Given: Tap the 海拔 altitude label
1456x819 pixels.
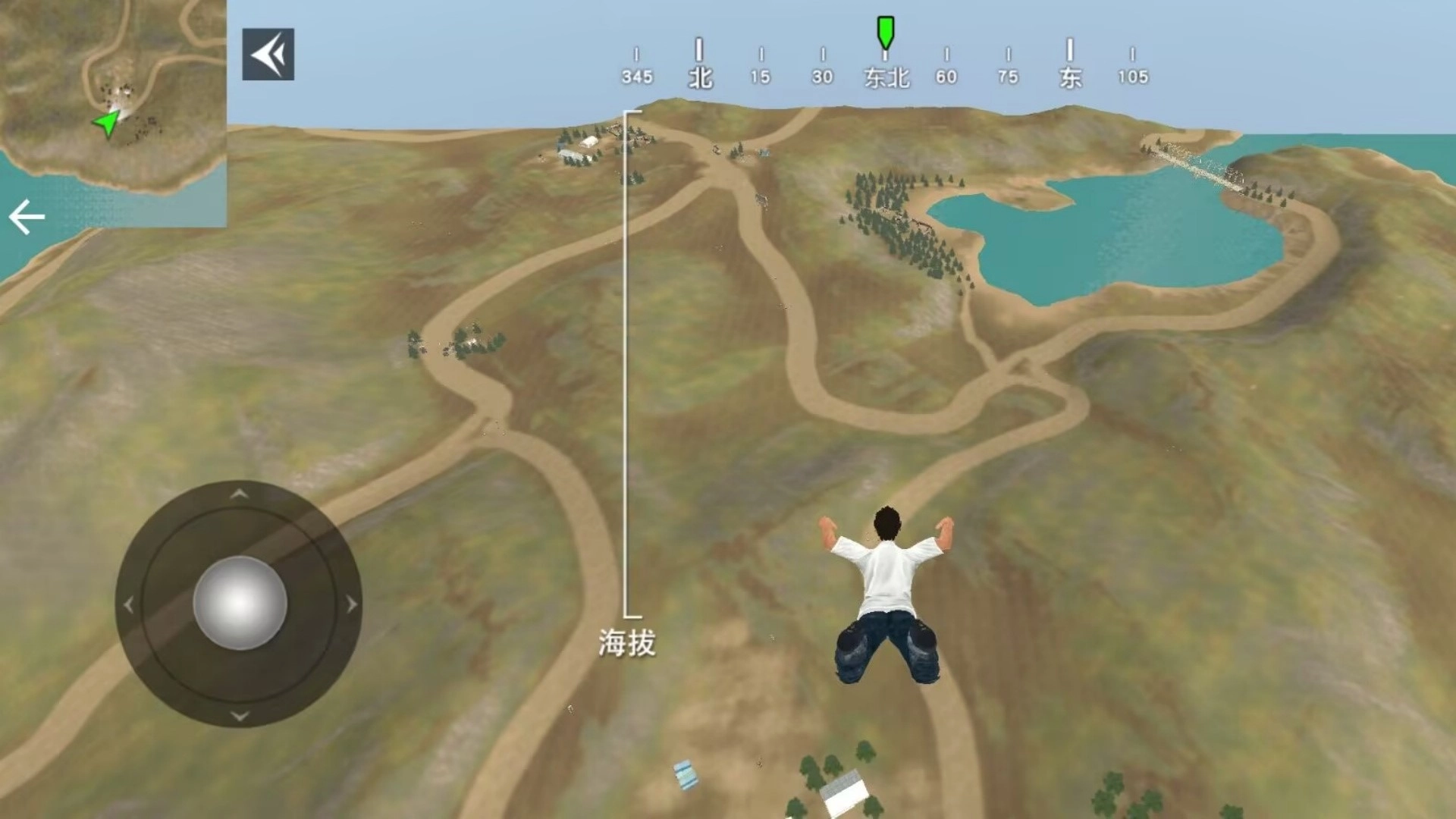Looking at the screenshot, I should (627, 641).
